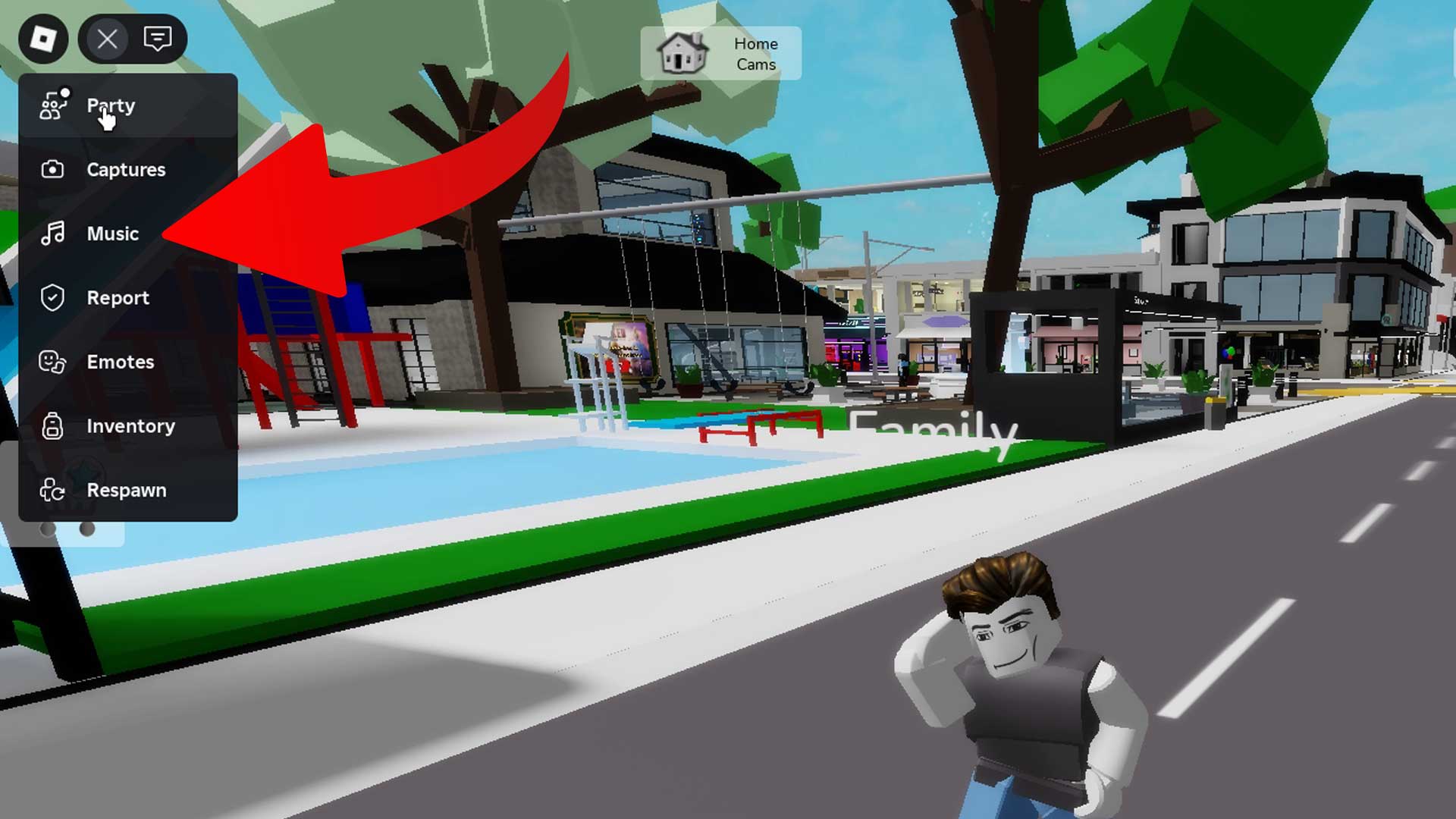This screenshot has width=1456, height=819.
Task: Select the Report shield icon
Action: point(51,298)
